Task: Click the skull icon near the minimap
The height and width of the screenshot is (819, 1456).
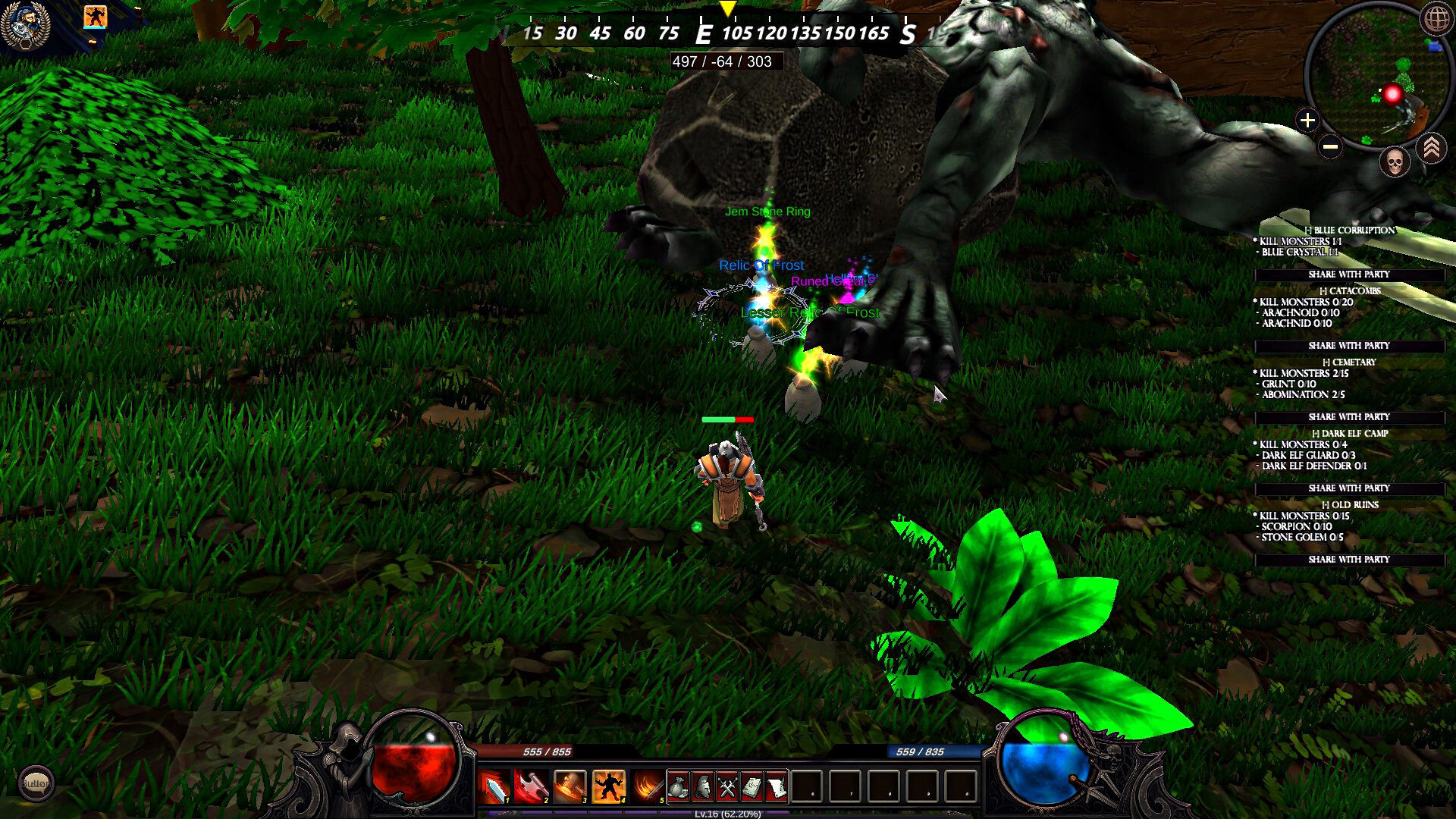Action: click(x=1394, y=162)
